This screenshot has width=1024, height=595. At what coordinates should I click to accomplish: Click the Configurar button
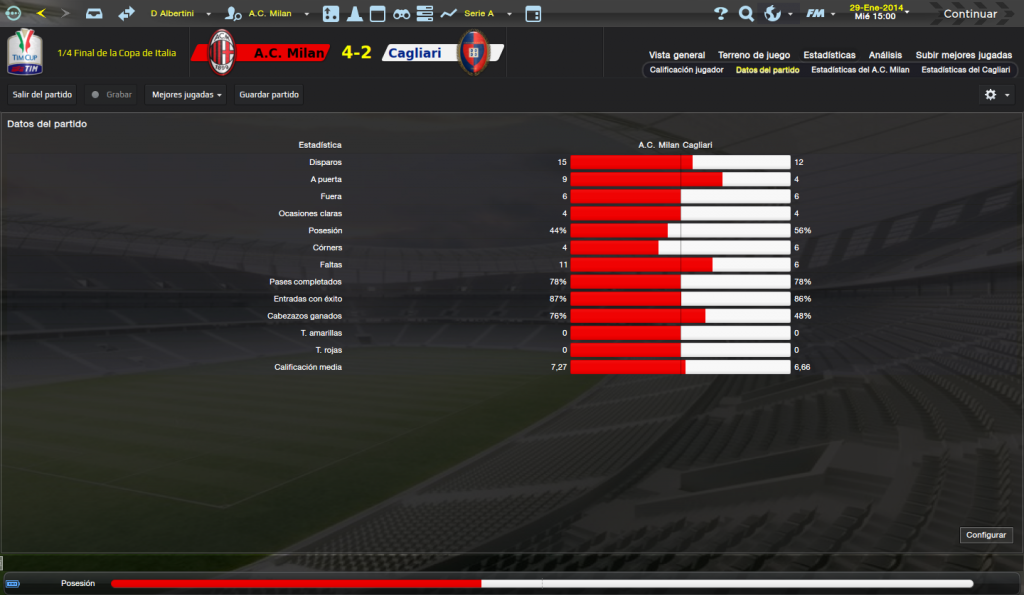[985, 535]
